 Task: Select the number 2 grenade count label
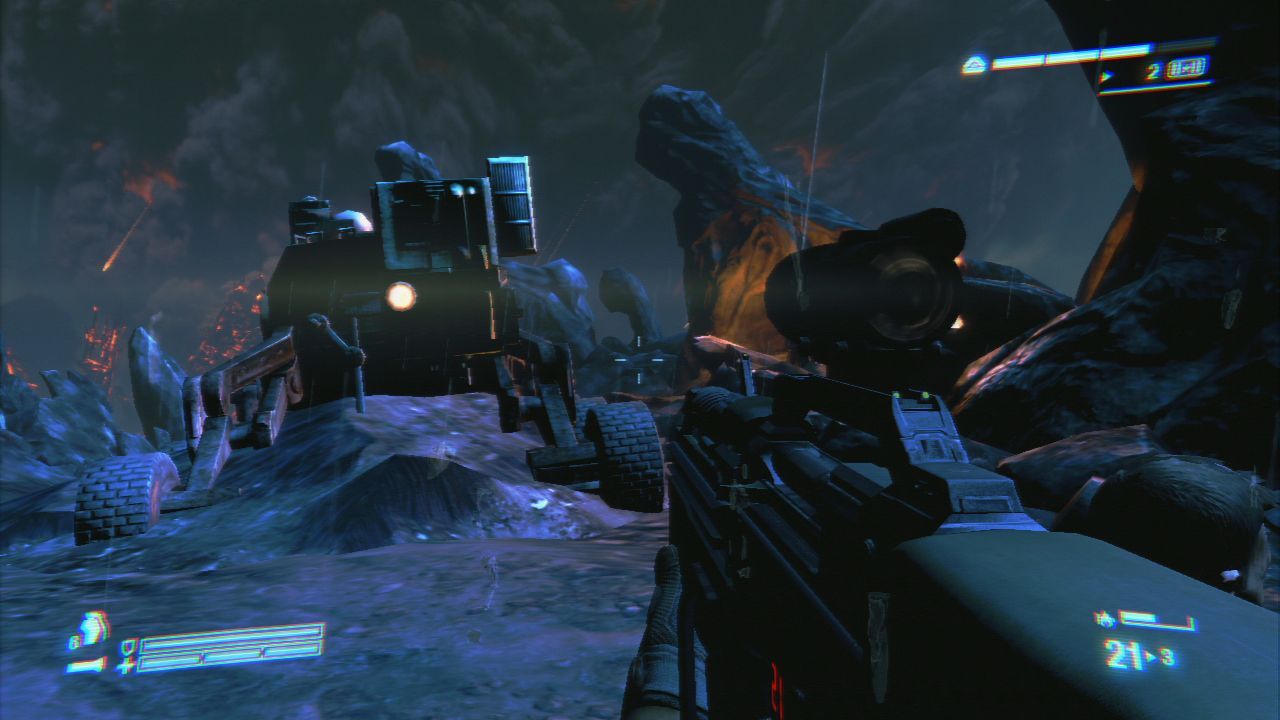coord(1152,70)
